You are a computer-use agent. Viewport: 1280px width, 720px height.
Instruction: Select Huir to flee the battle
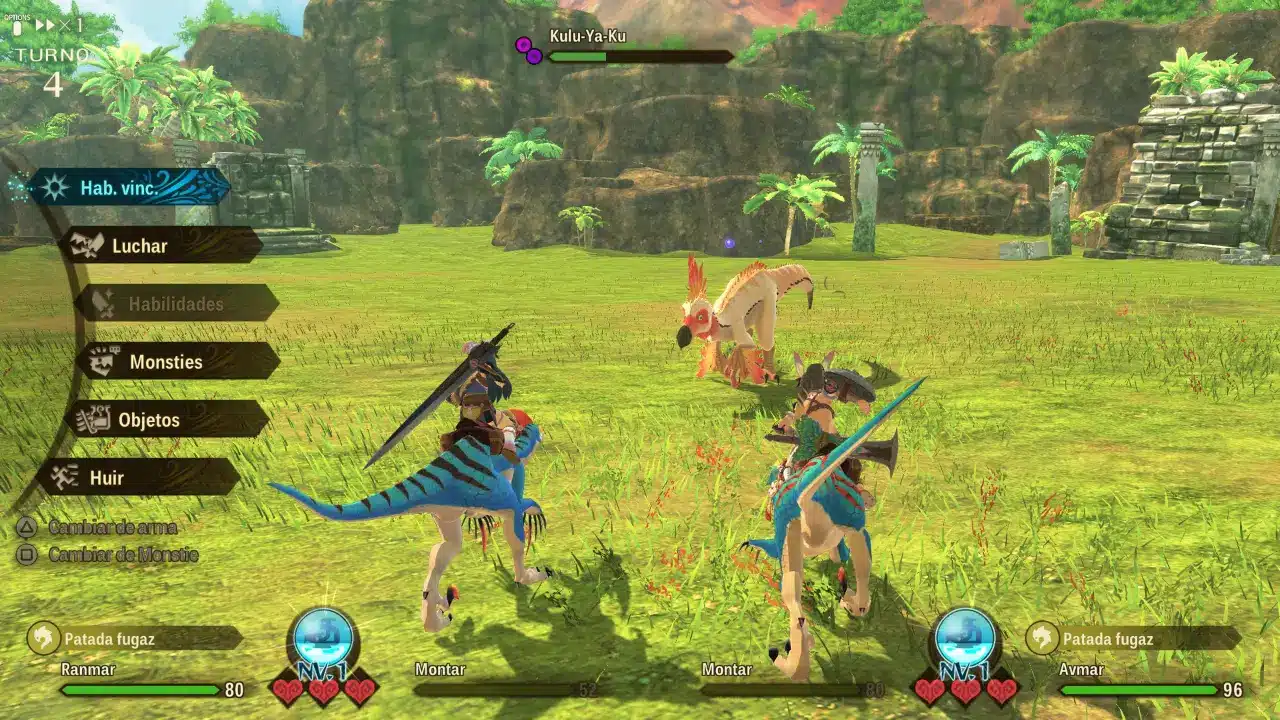[138, 477]
